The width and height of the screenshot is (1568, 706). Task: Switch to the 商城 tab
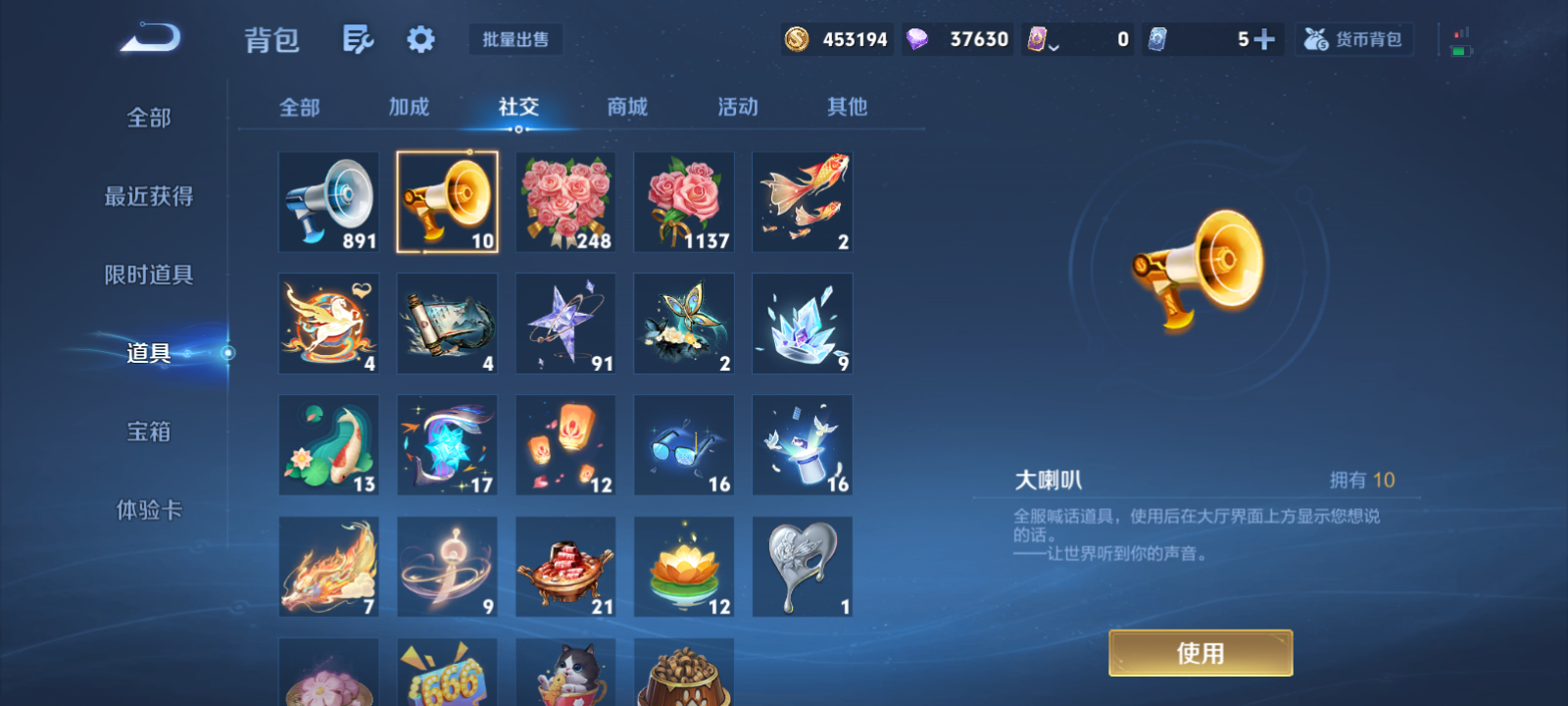626,108
